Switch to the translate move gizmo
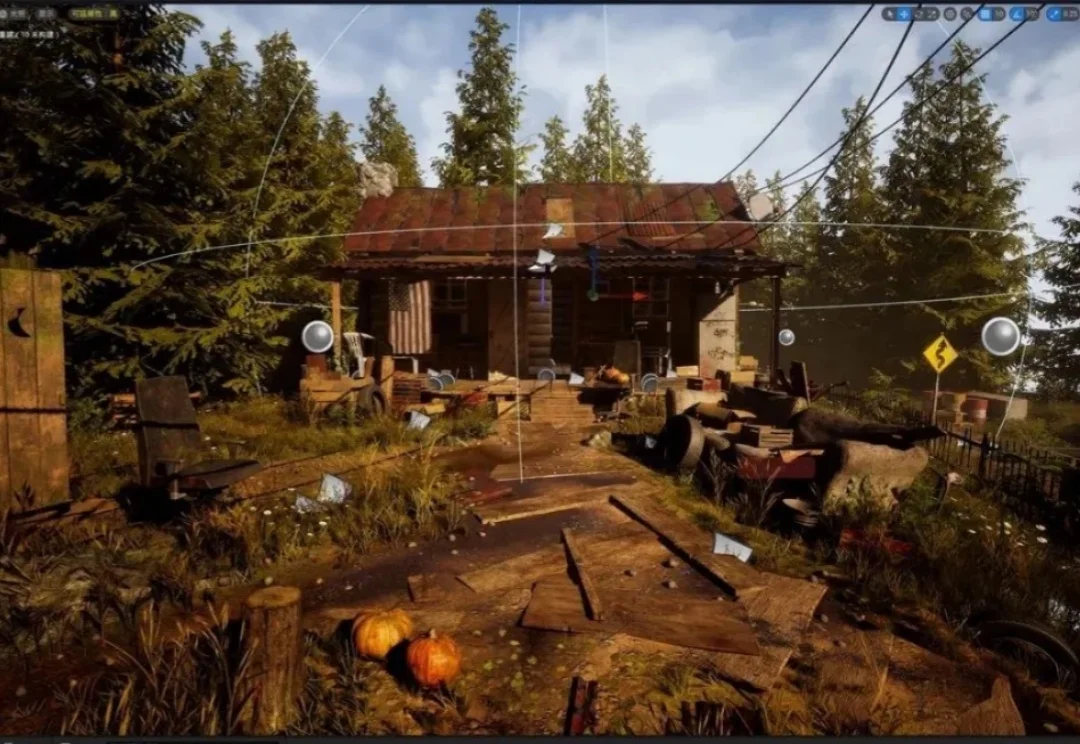 pos(904,14)
